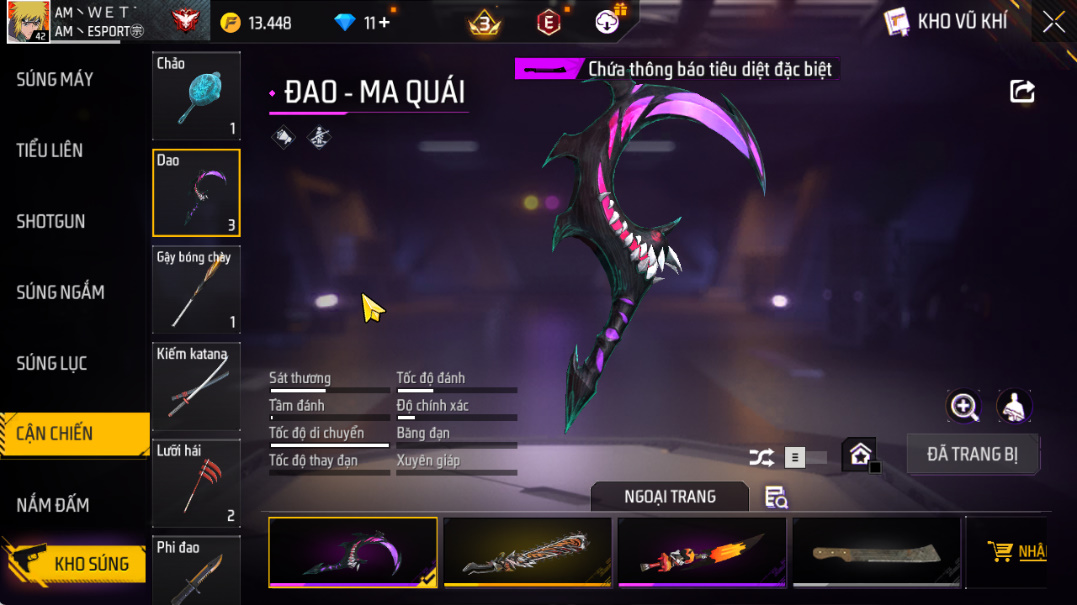Share the weapon skin
This screenshot has width=1077, height=605.
(1022, 92)
